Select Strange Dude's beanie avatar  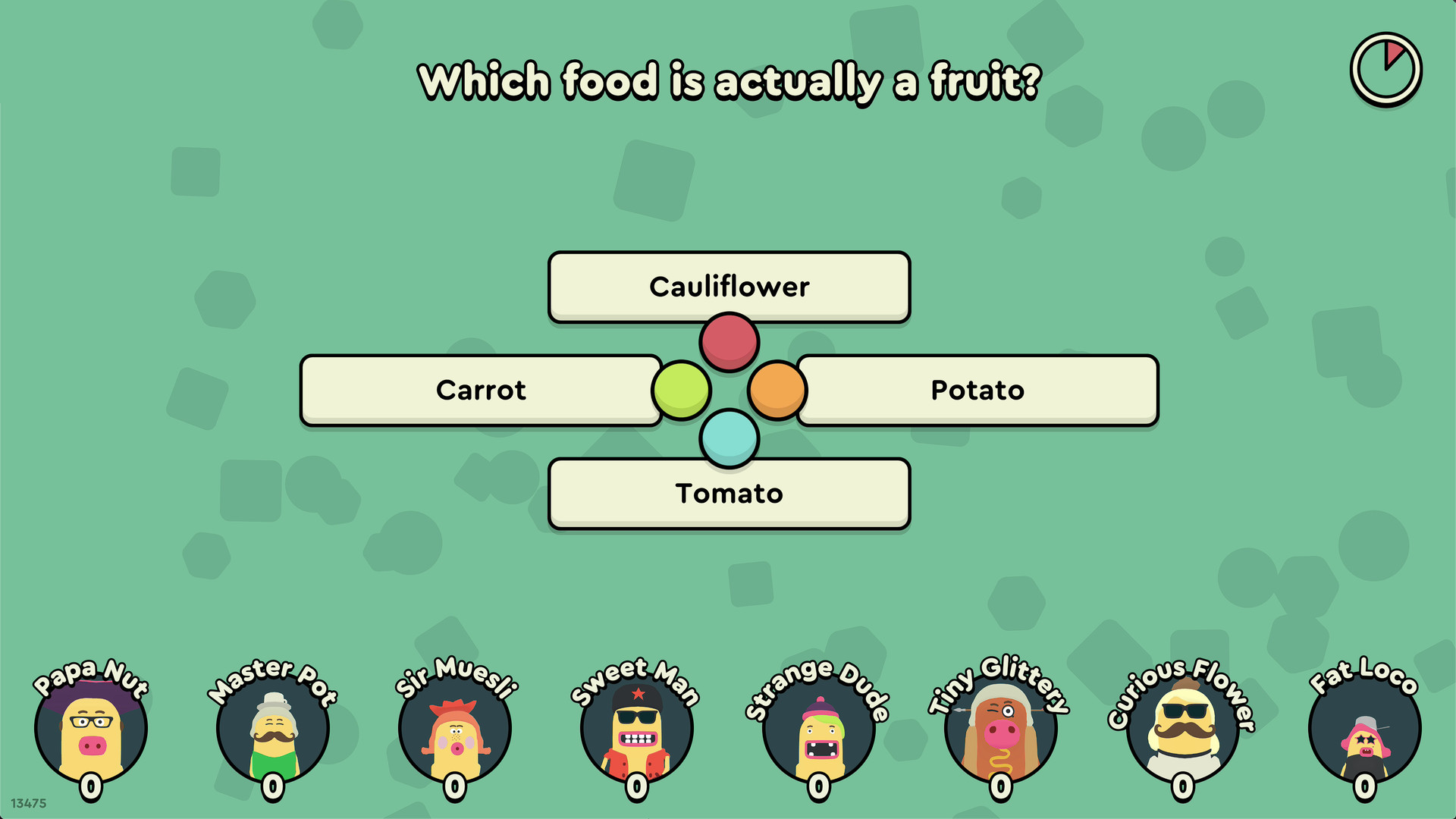tap(820, 728)
